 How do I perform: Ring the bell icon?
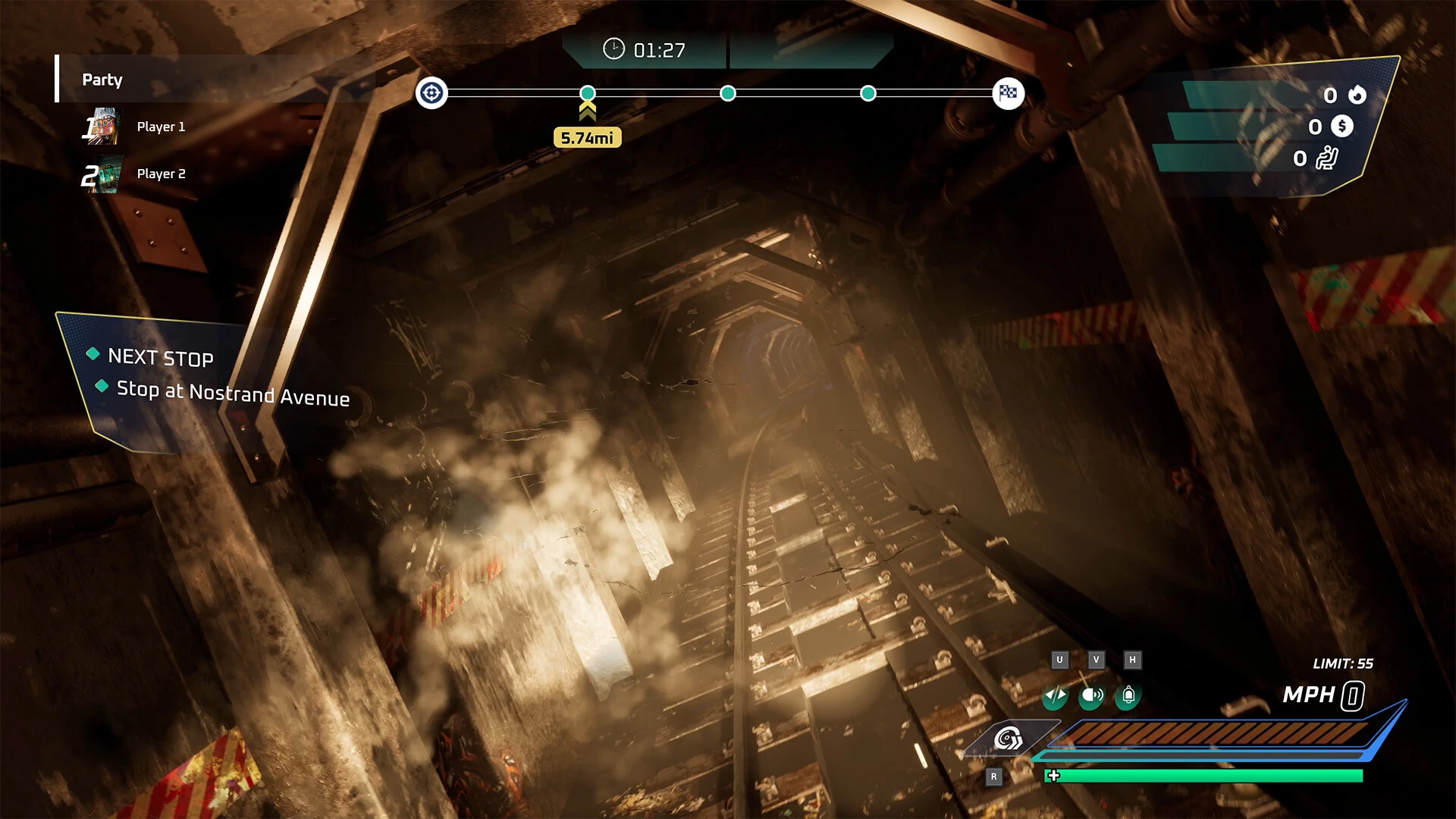[x=1128, y=695]
